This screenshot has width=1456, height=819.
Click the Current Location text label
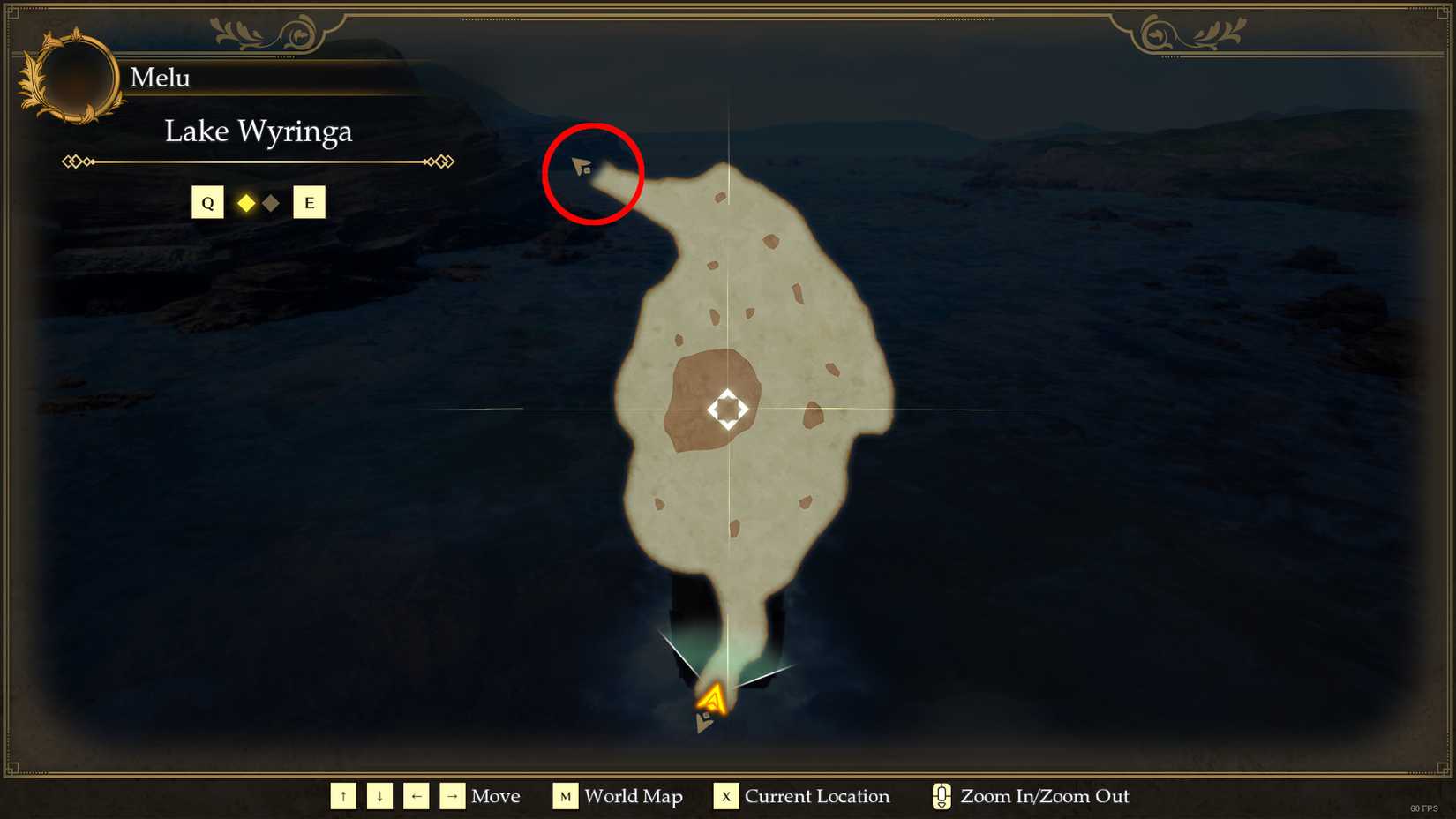tap(816, 796)
